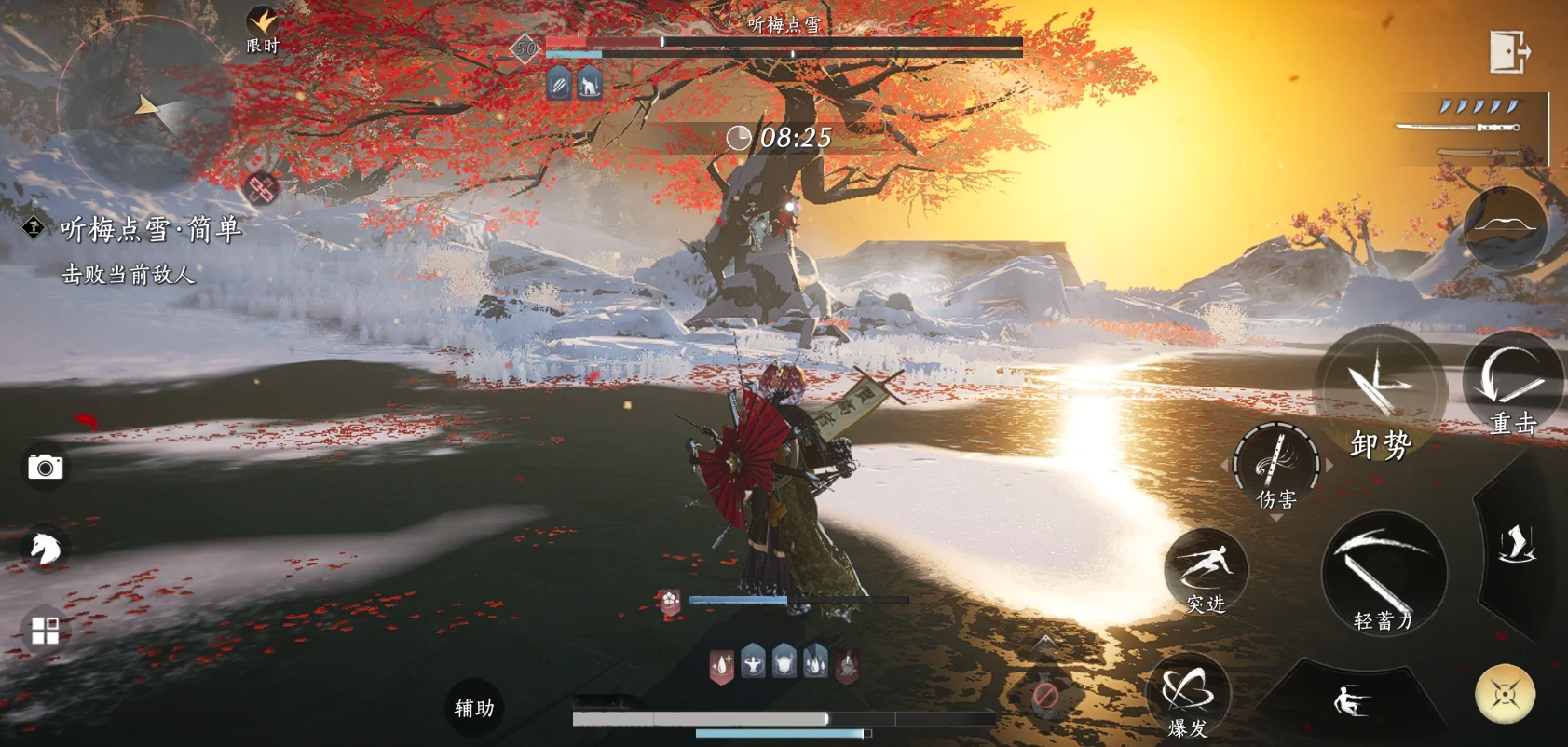Image resolution: width=1568 pixels, height=747 pixels.
Task: Toggle the red chain-link icon
Action: point(261,188)
